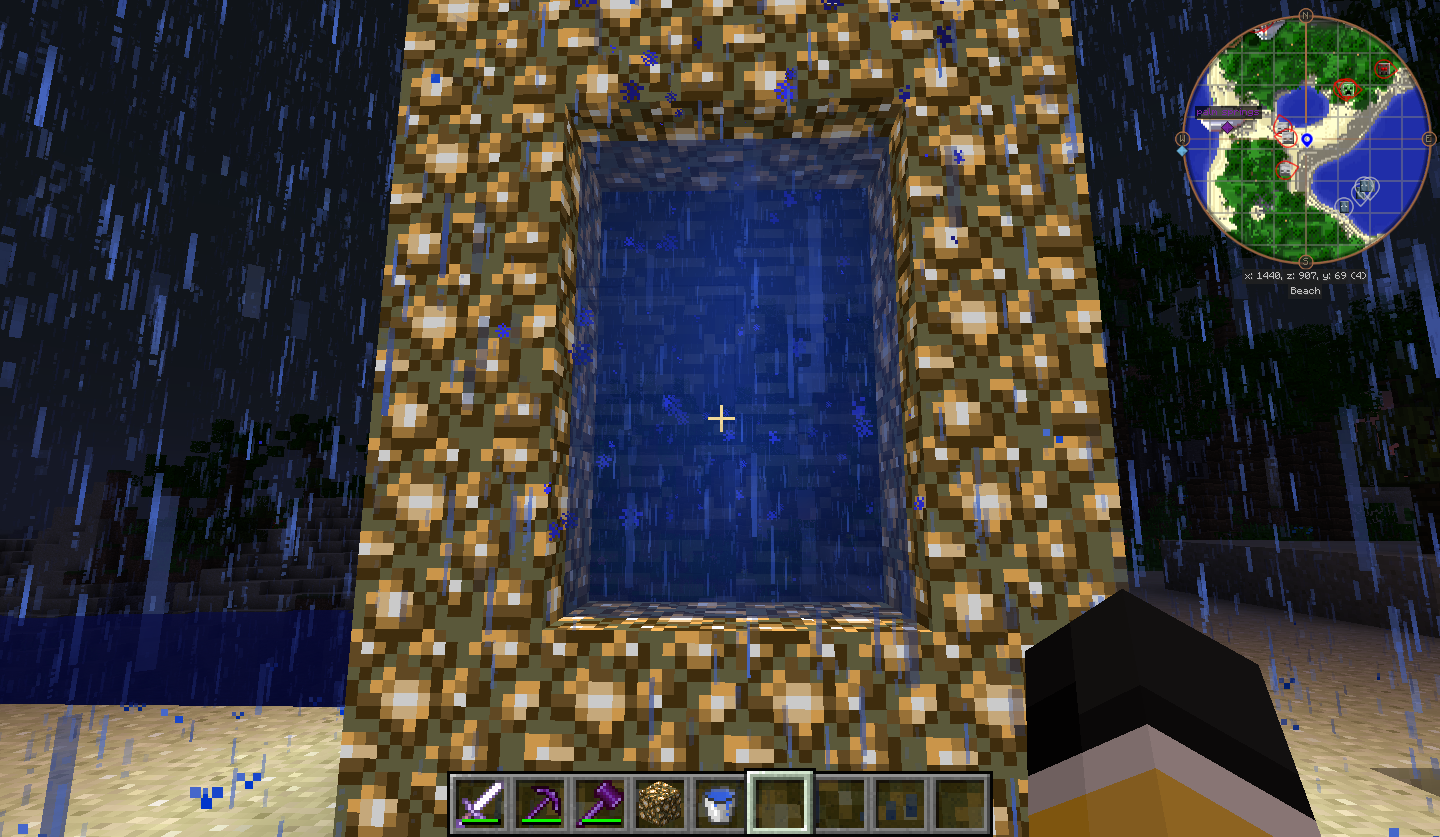The image size is (1440, 837).
Task: Click the crosshair at the center of the screen
Action: coord(720,418)
